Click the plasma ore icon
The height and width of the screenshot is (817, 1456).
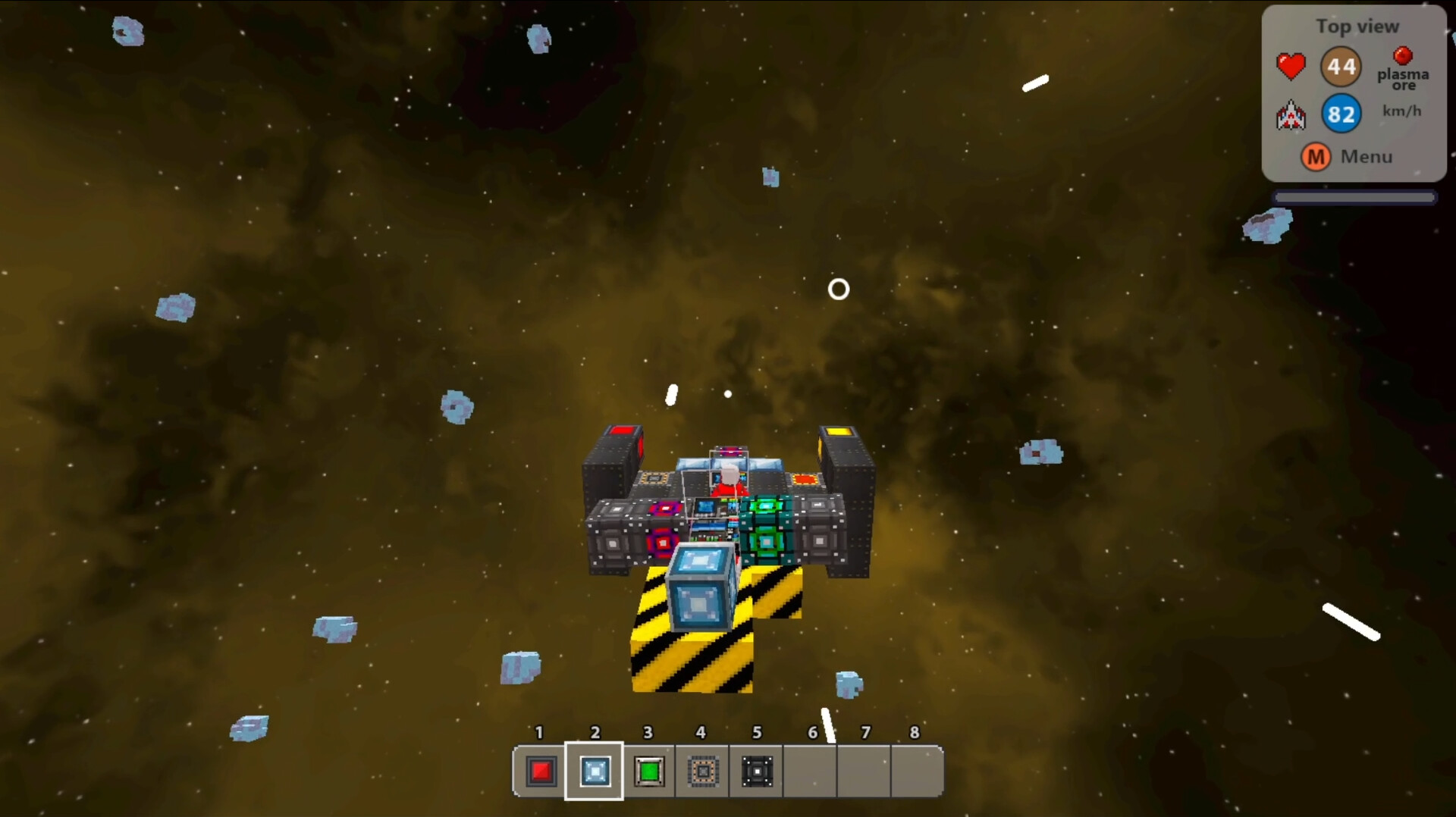(x=1402, y=56)
